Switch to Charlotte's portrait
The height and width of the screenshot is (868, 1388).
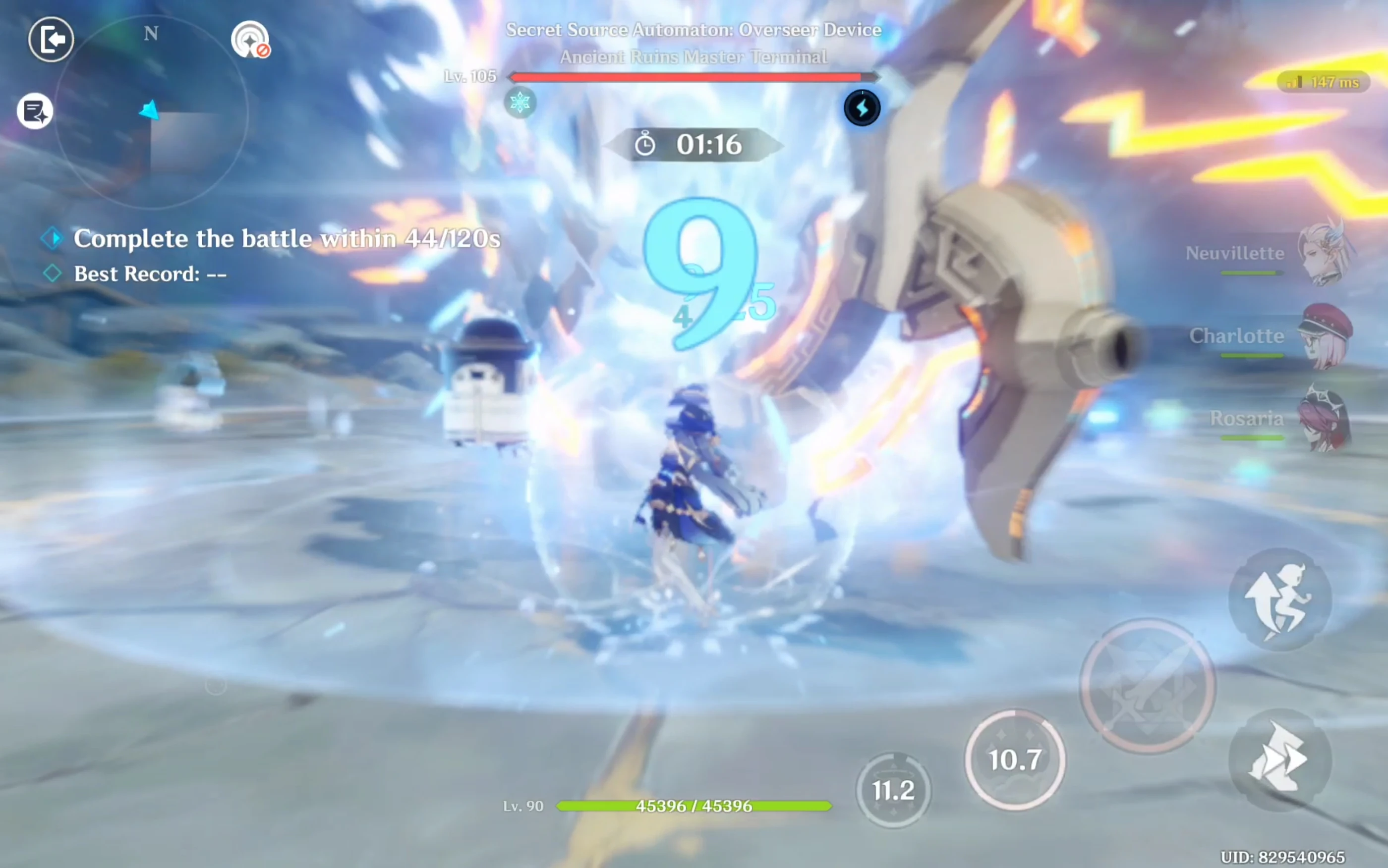(1329, 339)
